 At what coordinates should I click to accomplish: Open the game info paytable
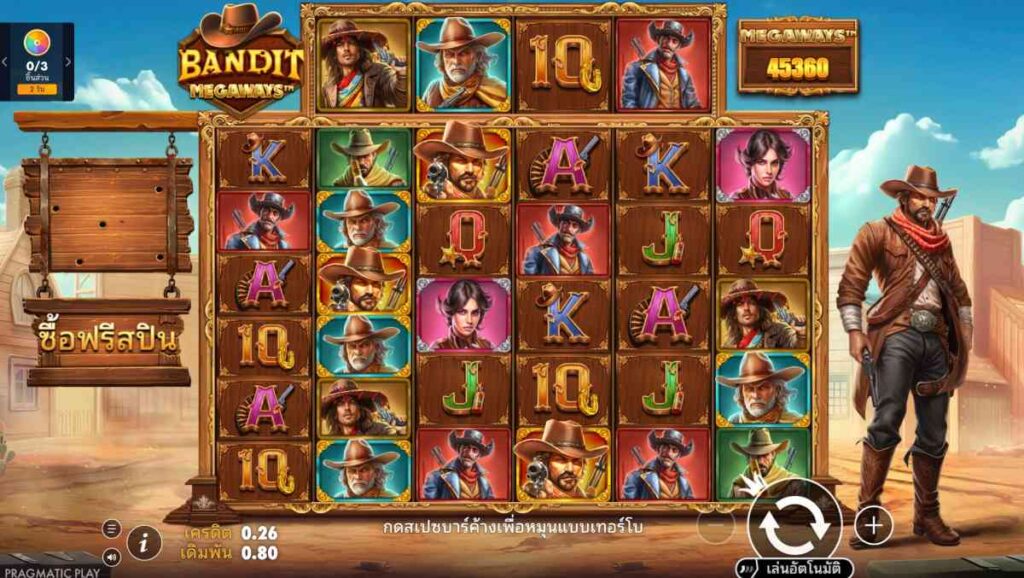tap(145, 542)
